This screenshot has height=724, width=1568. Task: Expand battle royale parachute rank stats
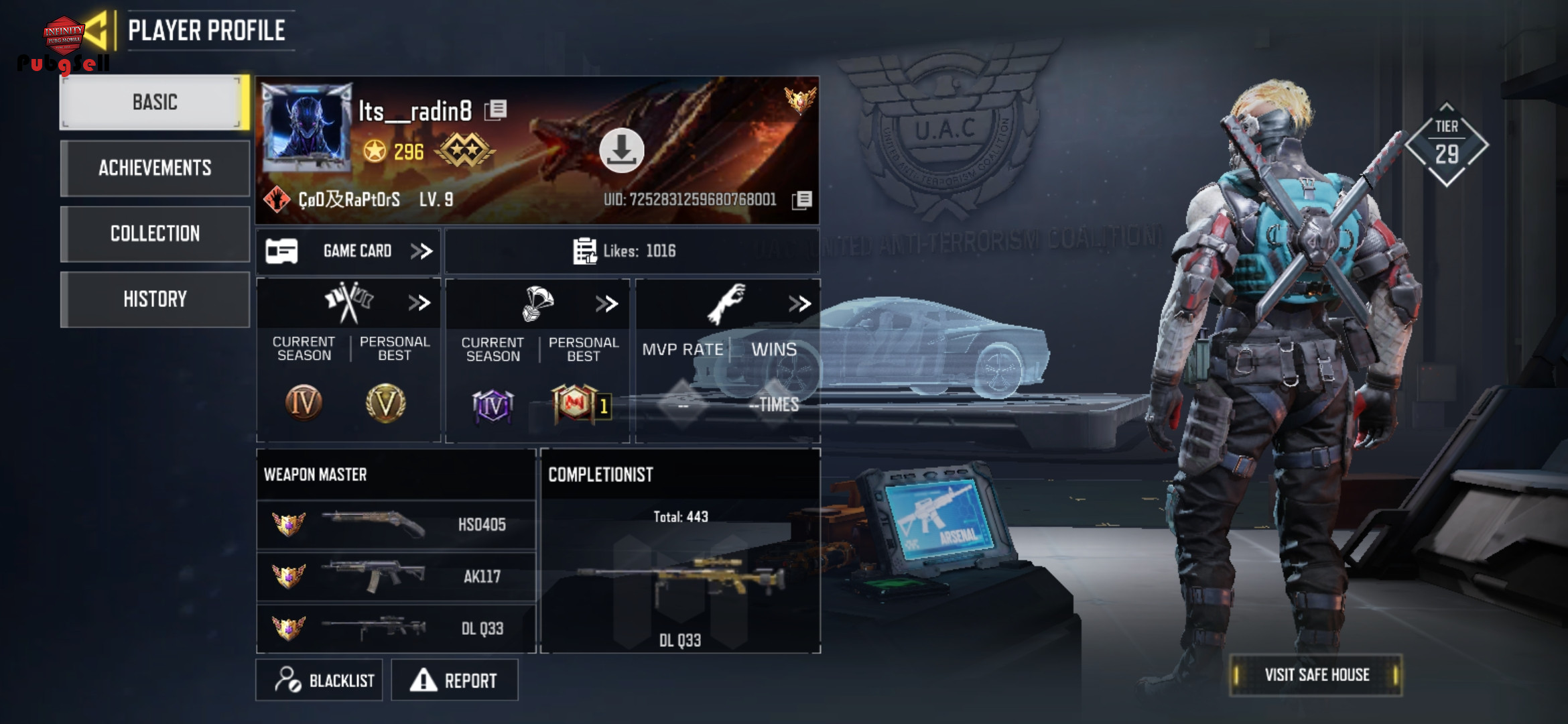click(606, 304)
